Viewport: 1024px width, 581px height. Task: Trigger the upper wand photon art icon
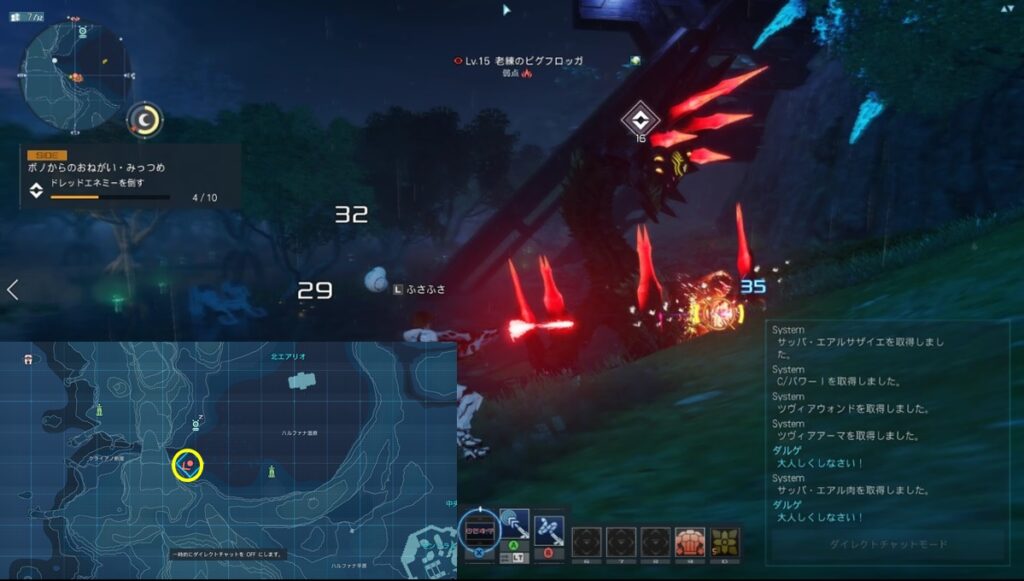pos(514,526)
